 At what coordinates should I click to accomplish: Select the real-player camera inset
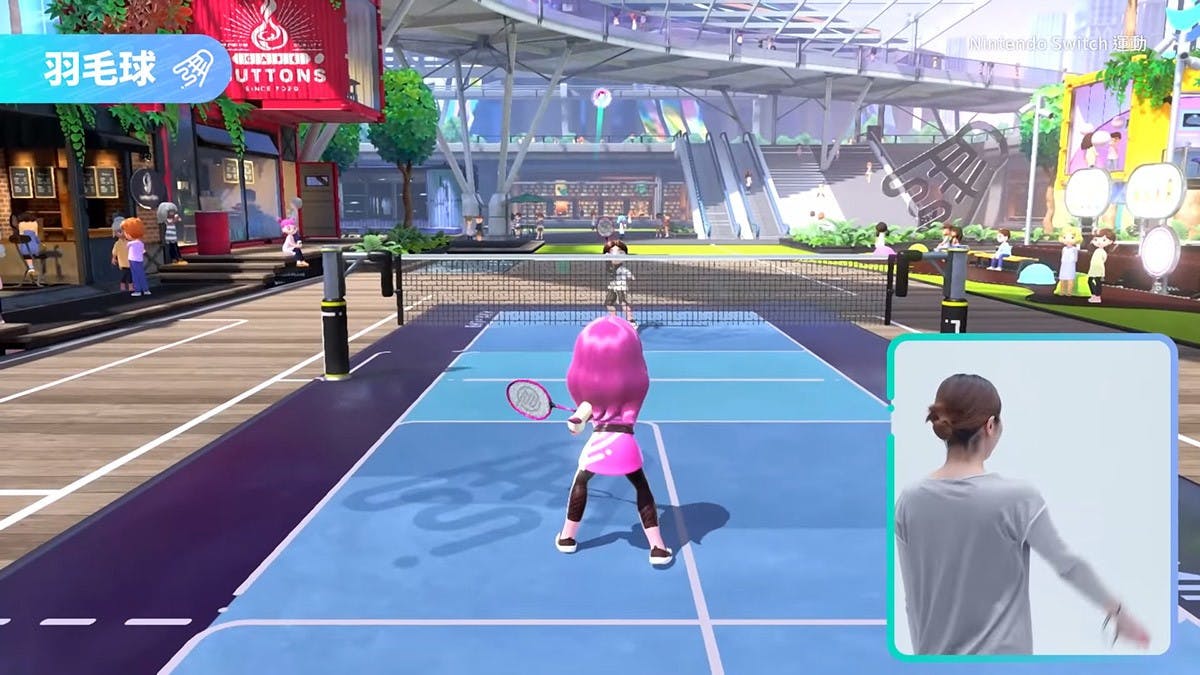1032,497
